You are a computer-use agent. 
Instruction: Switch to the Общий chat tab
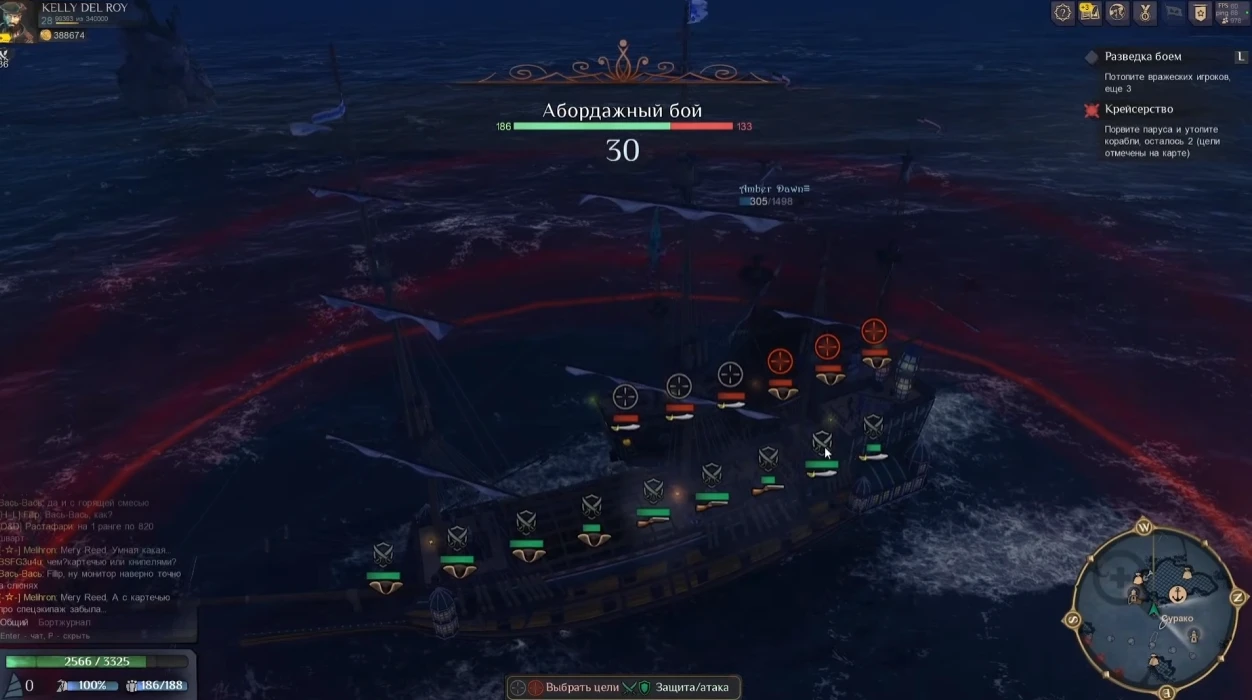coord(14,622)
